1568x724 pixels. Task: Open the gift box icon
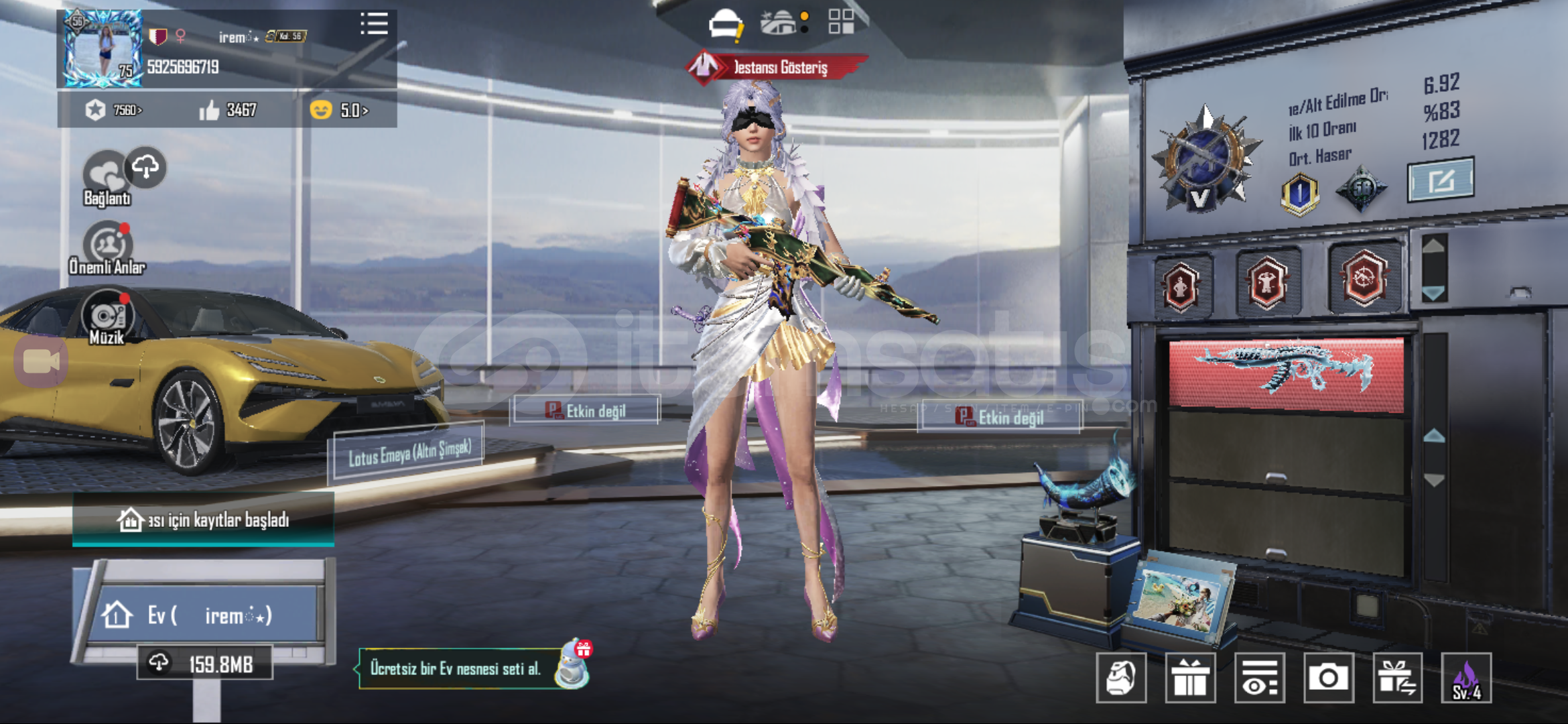click(x=1190, y=678)
